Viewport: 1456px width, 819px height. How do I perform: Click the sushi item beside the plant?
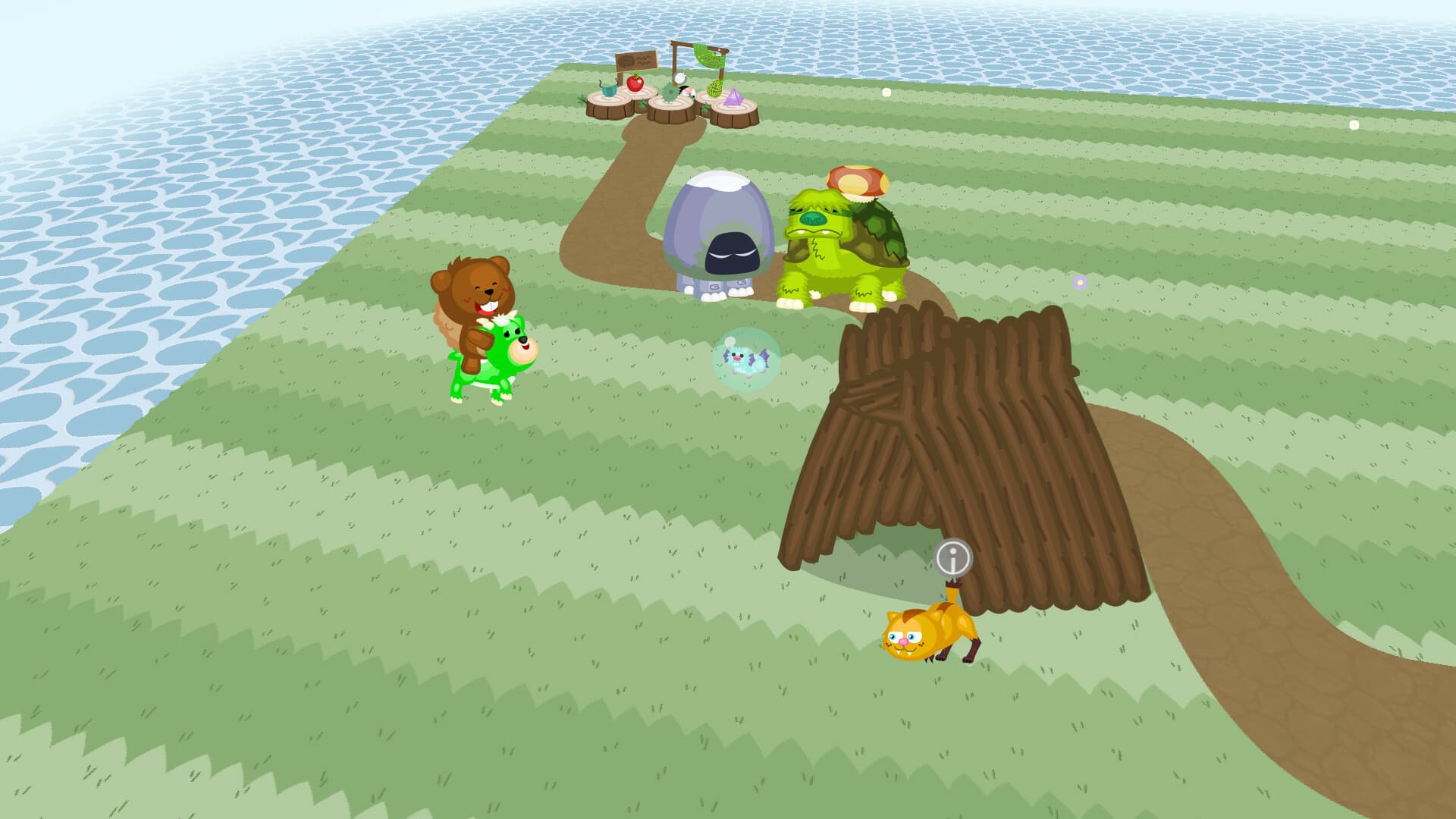688,93
